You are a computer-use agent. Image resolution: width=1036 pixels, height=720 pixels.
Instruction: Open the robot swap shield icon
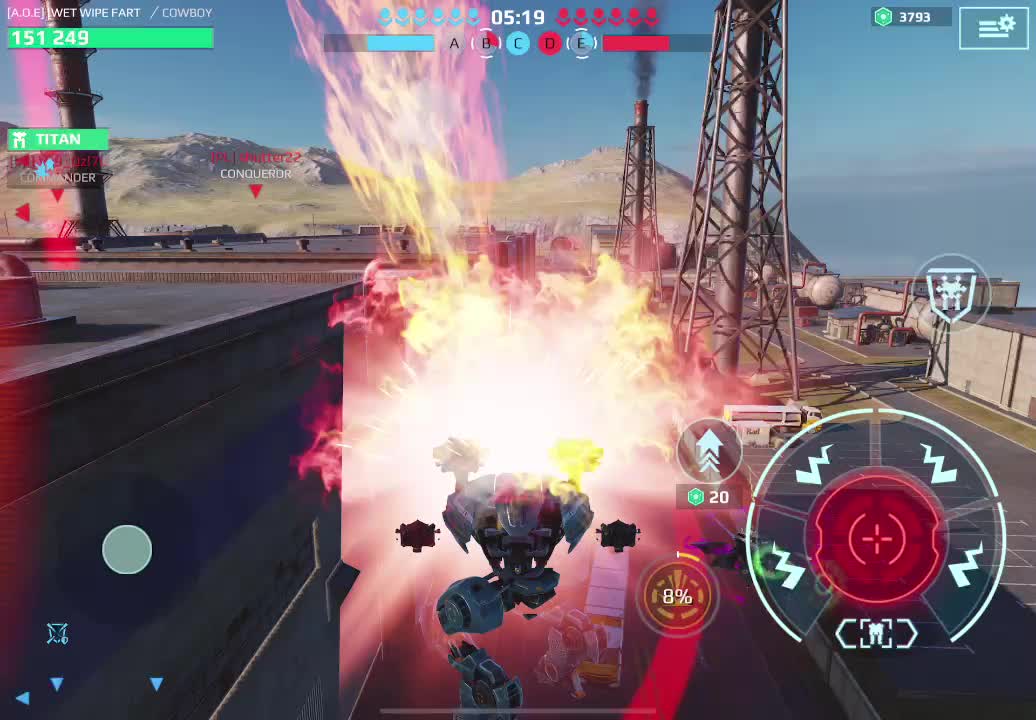951,292
